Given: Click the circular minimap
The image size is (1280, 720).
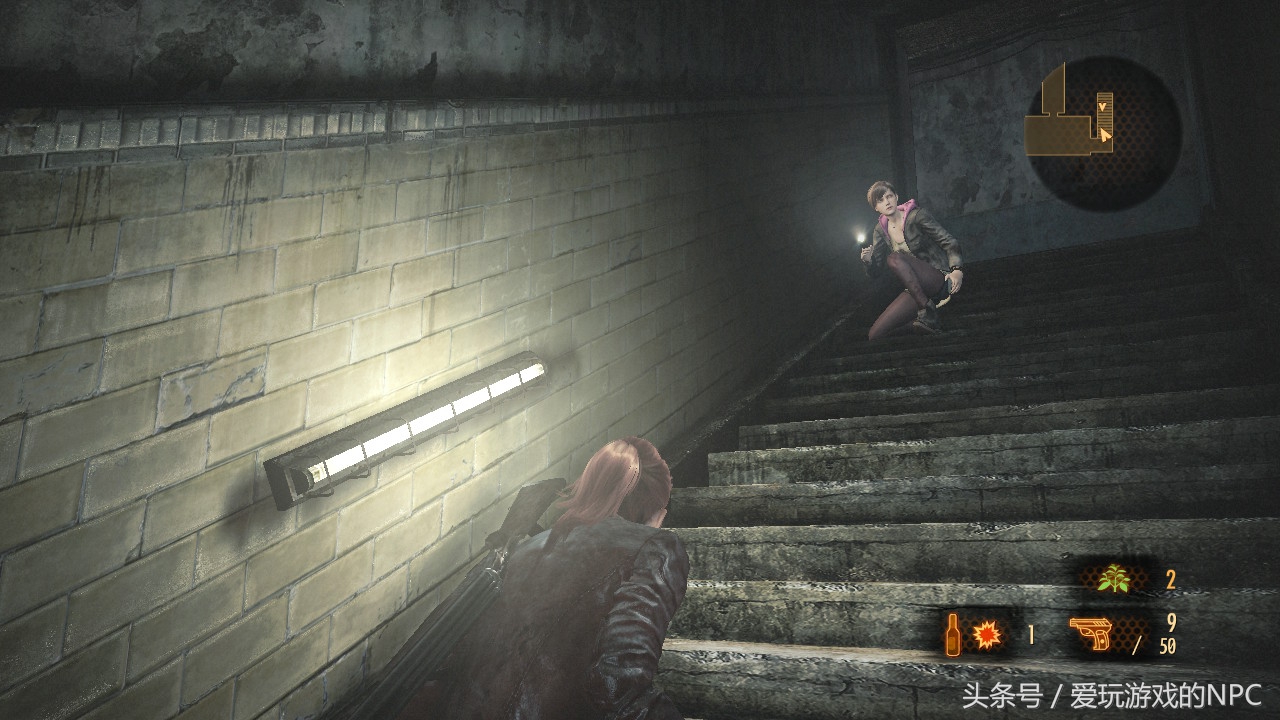Looking at the screenshot, I should pyautogui.click(x=1105, y=132).
